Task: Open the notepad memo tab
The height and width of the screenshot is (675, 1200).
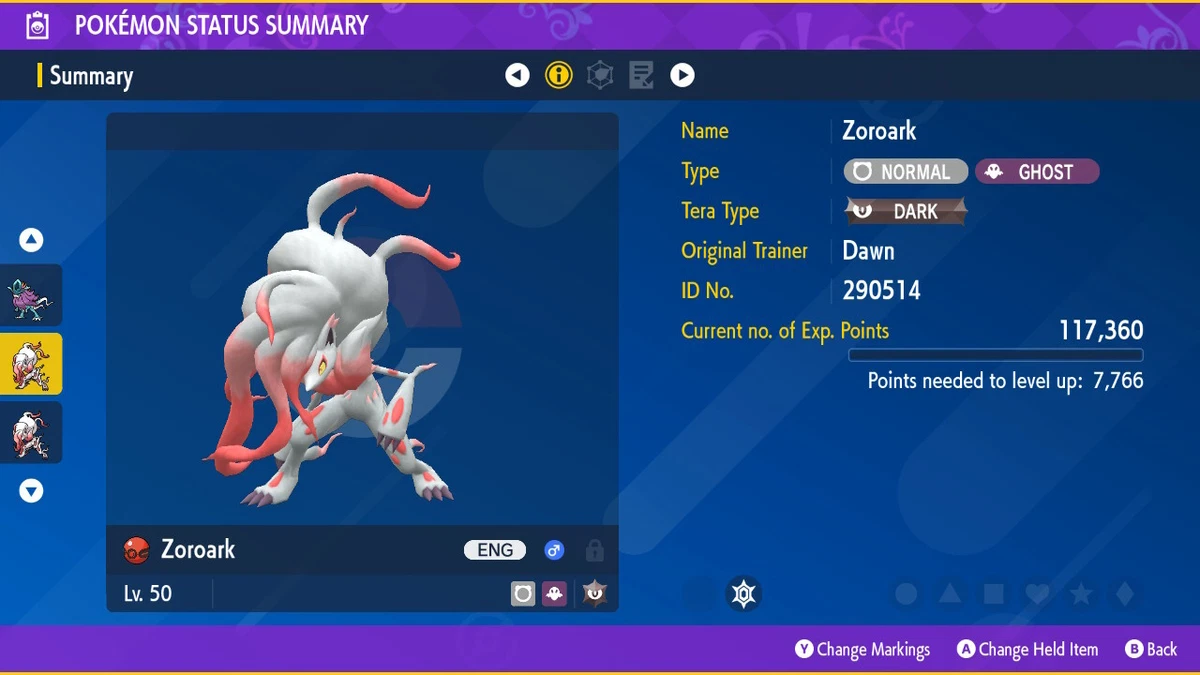Action: [641, 75]
